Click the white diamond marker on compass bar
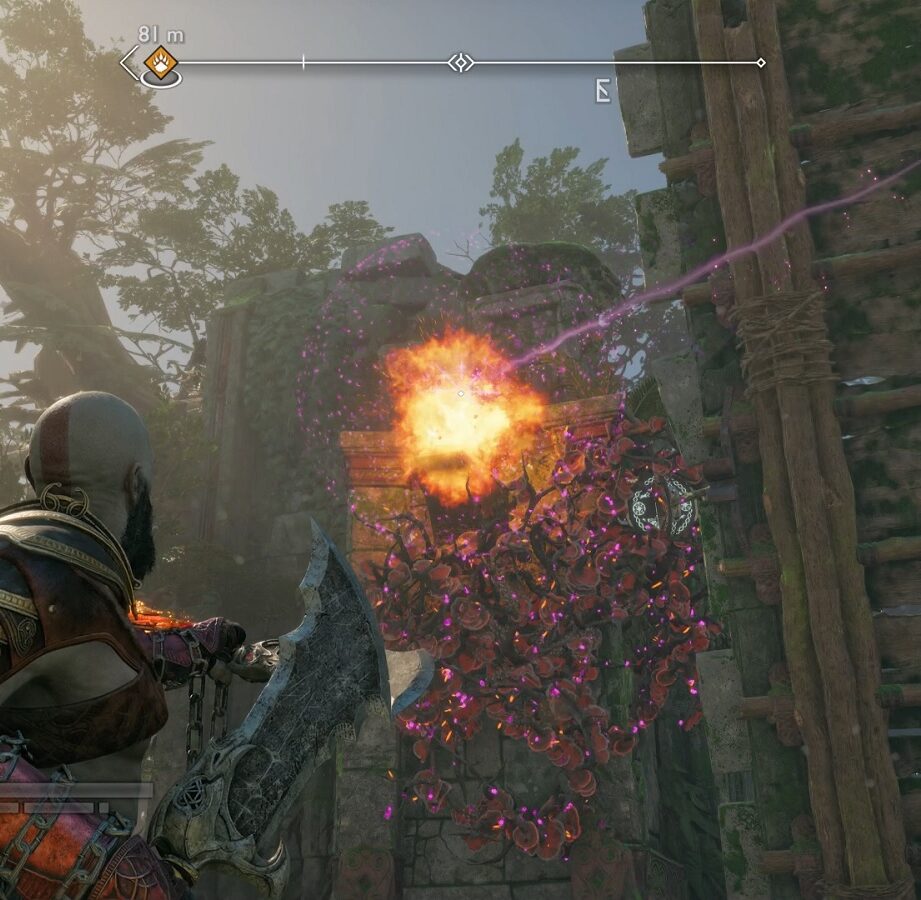This screenshot has width=921, height=900. [460, 63]
